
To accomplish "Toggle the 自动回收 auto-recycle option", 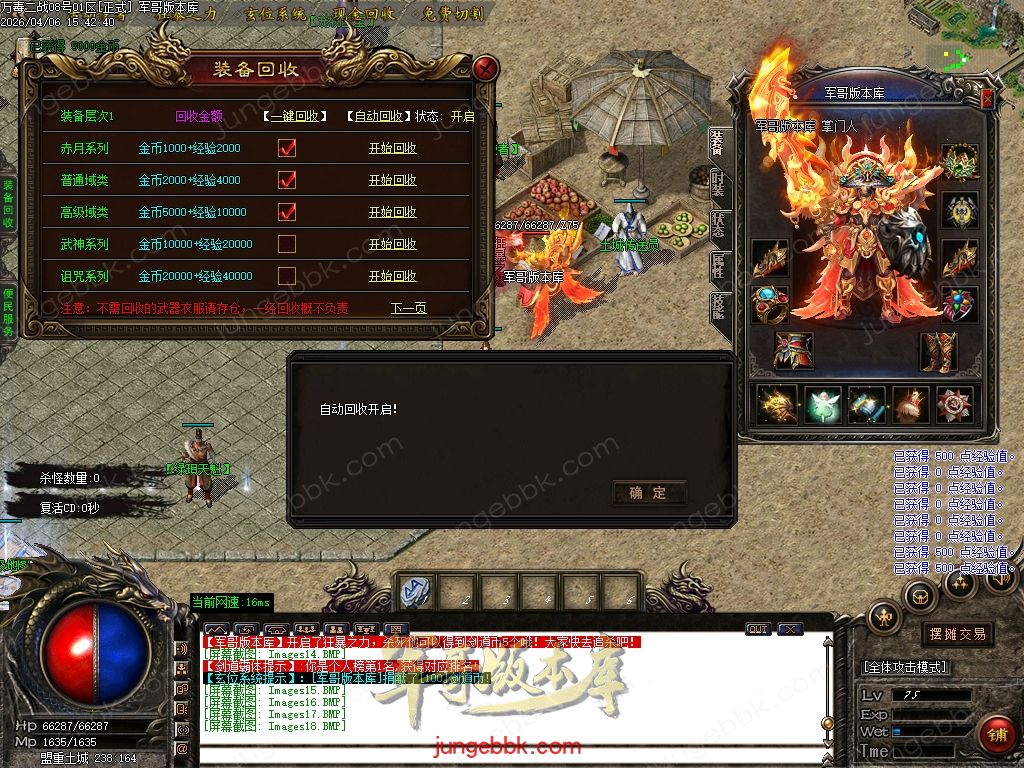I will [379, 116].
